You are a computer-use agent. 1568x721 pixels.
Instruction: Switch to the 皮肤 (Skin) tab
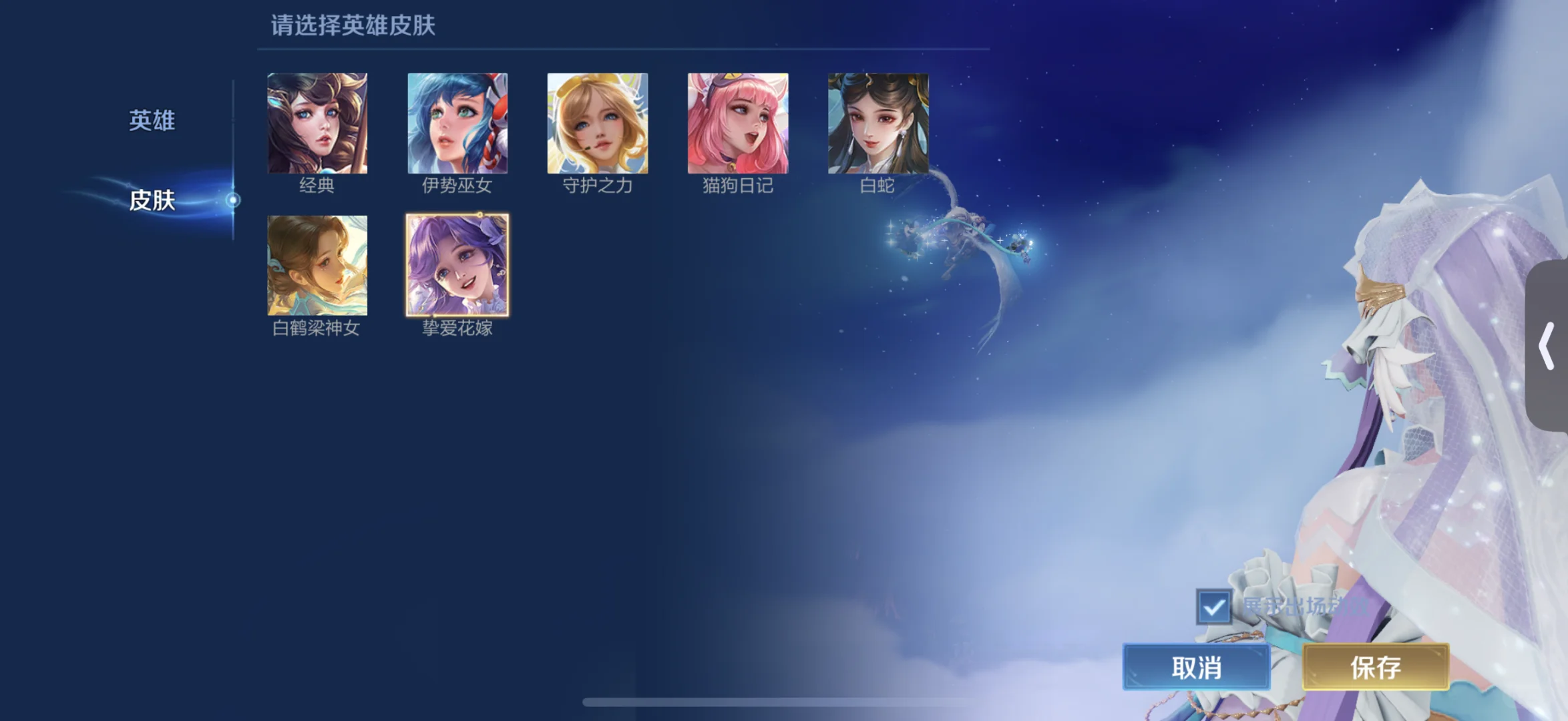pyautogui.click(x=152, y=200)
